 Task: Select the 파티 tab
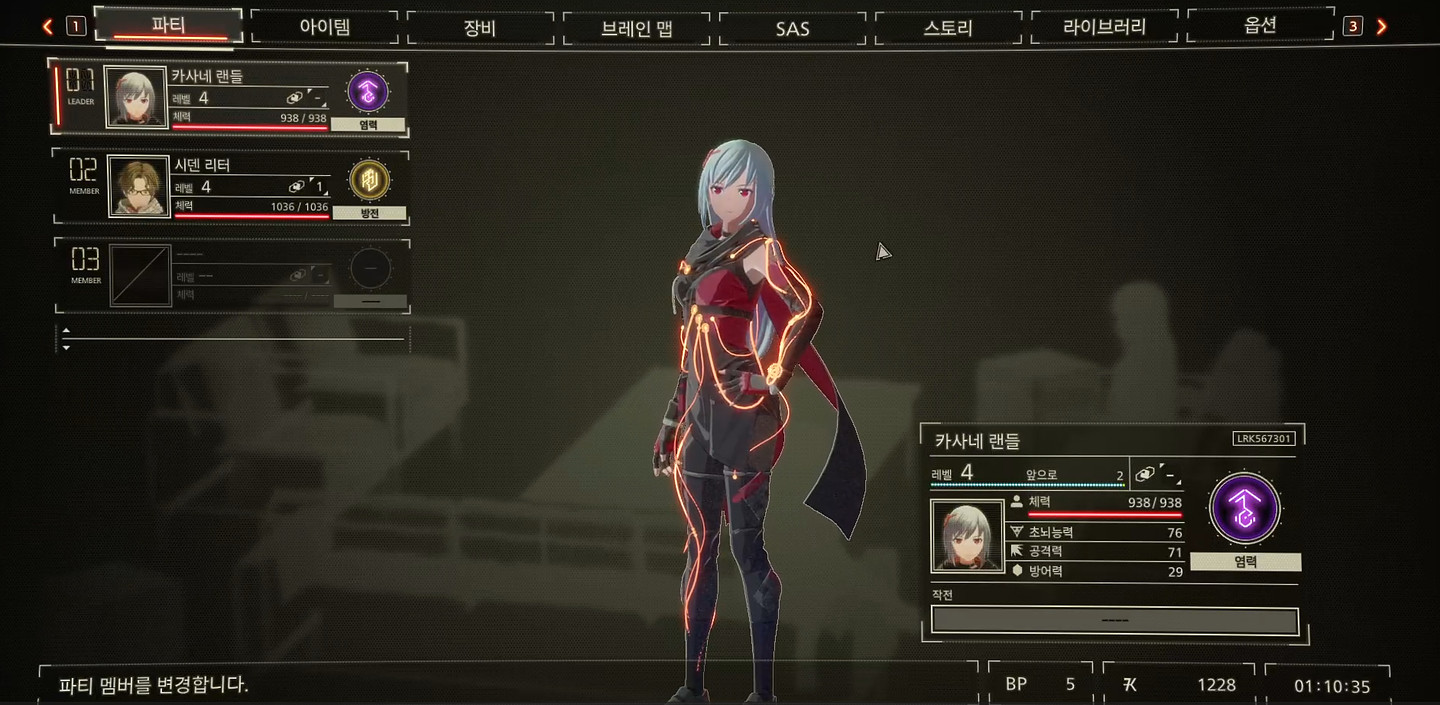[168, 25]
